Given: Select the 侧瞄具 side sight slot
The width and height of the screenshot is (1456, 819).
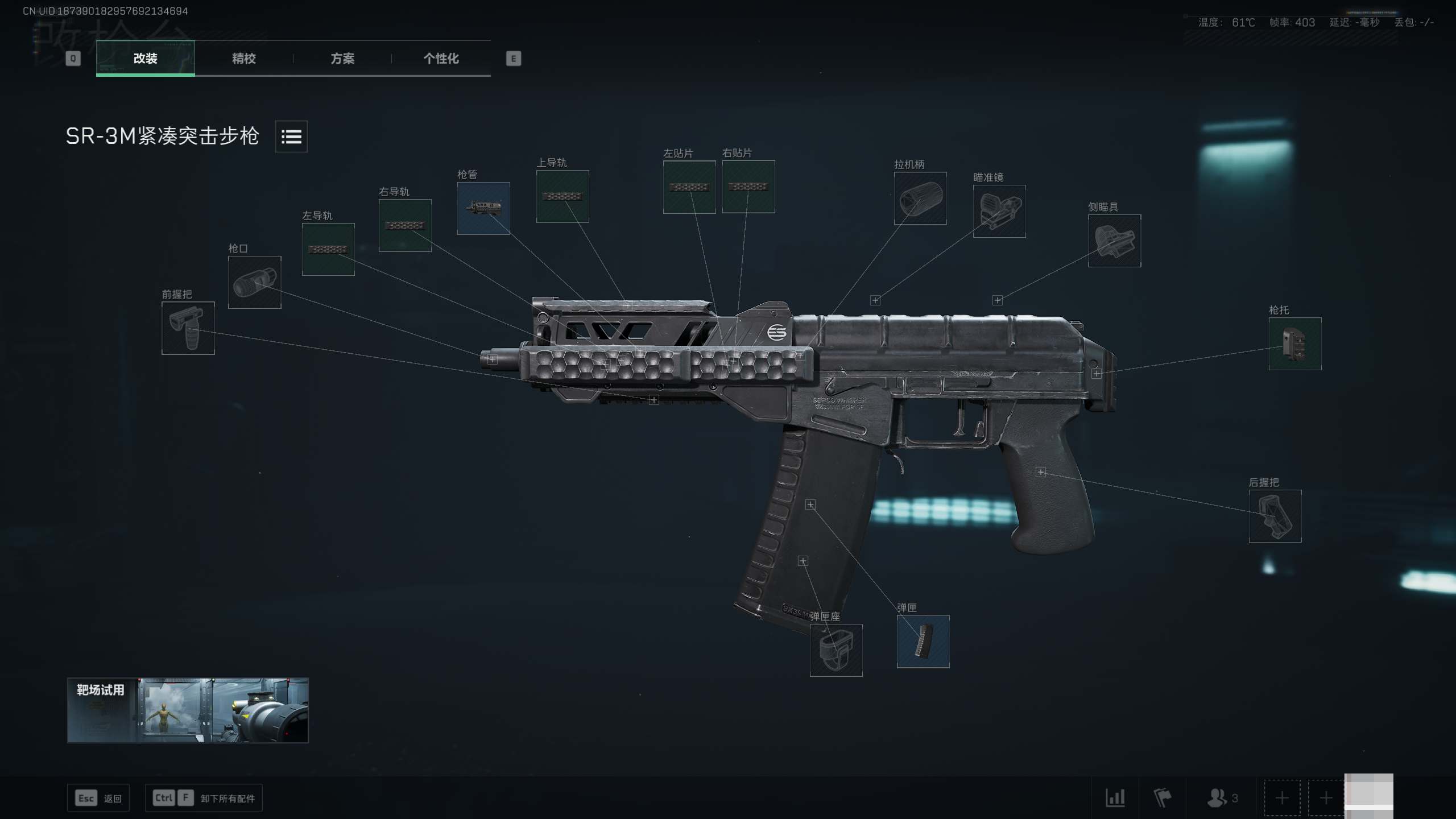Looking at the screenshot, I should tap(1114, 241).
